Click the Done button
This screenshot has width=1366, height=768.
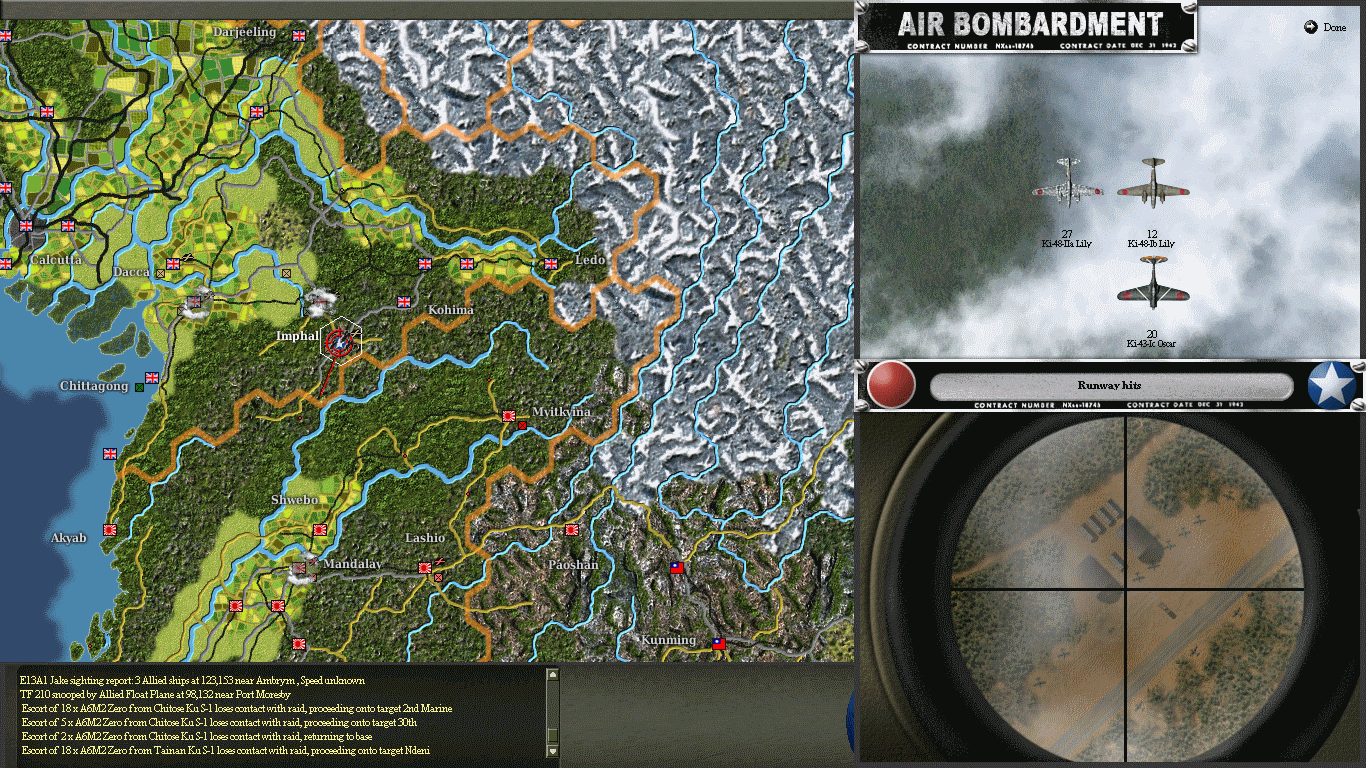[x=1325, y=27]
